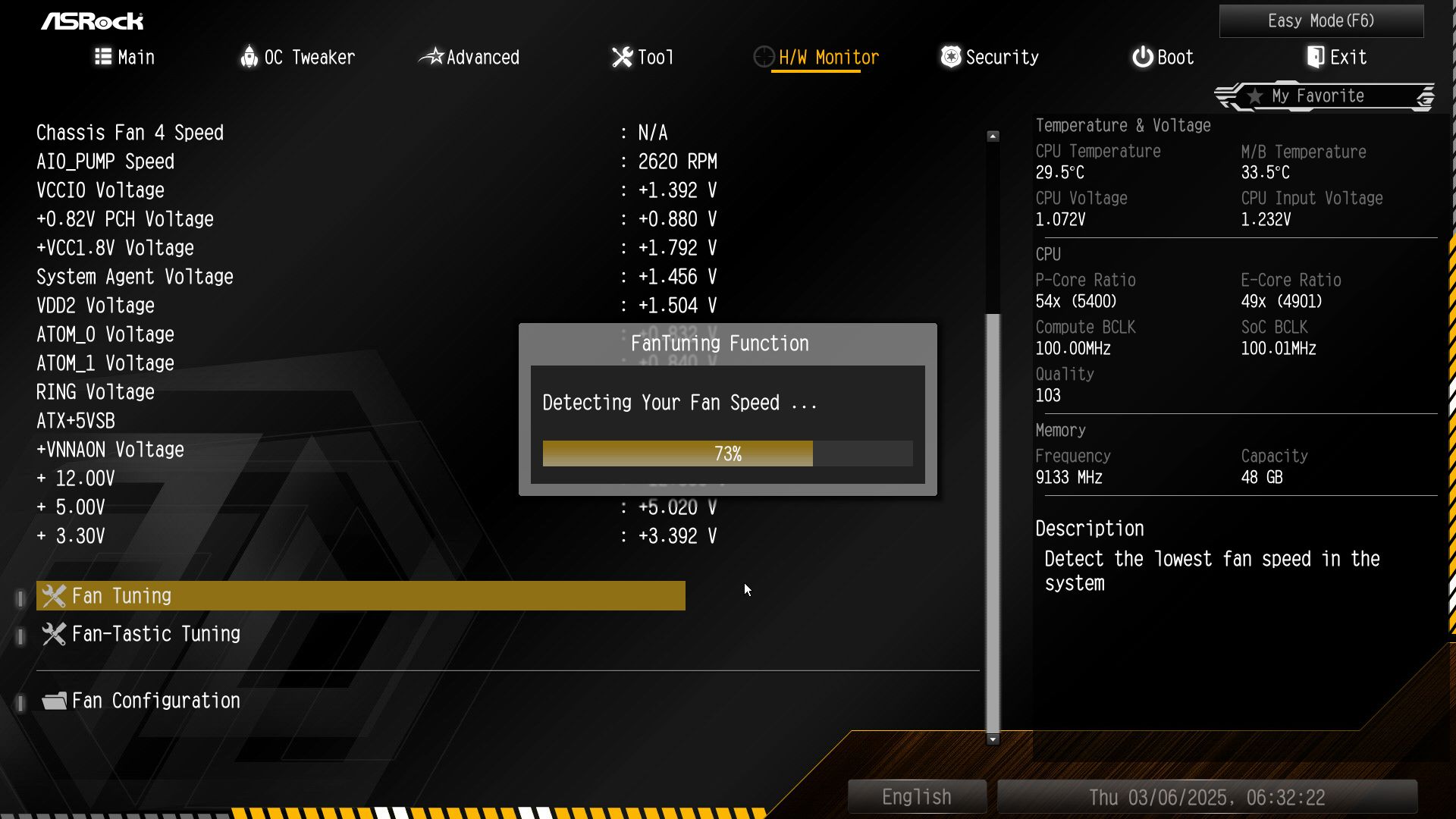
Task: Click the date and time display
Action: (x=1207, y=797)
